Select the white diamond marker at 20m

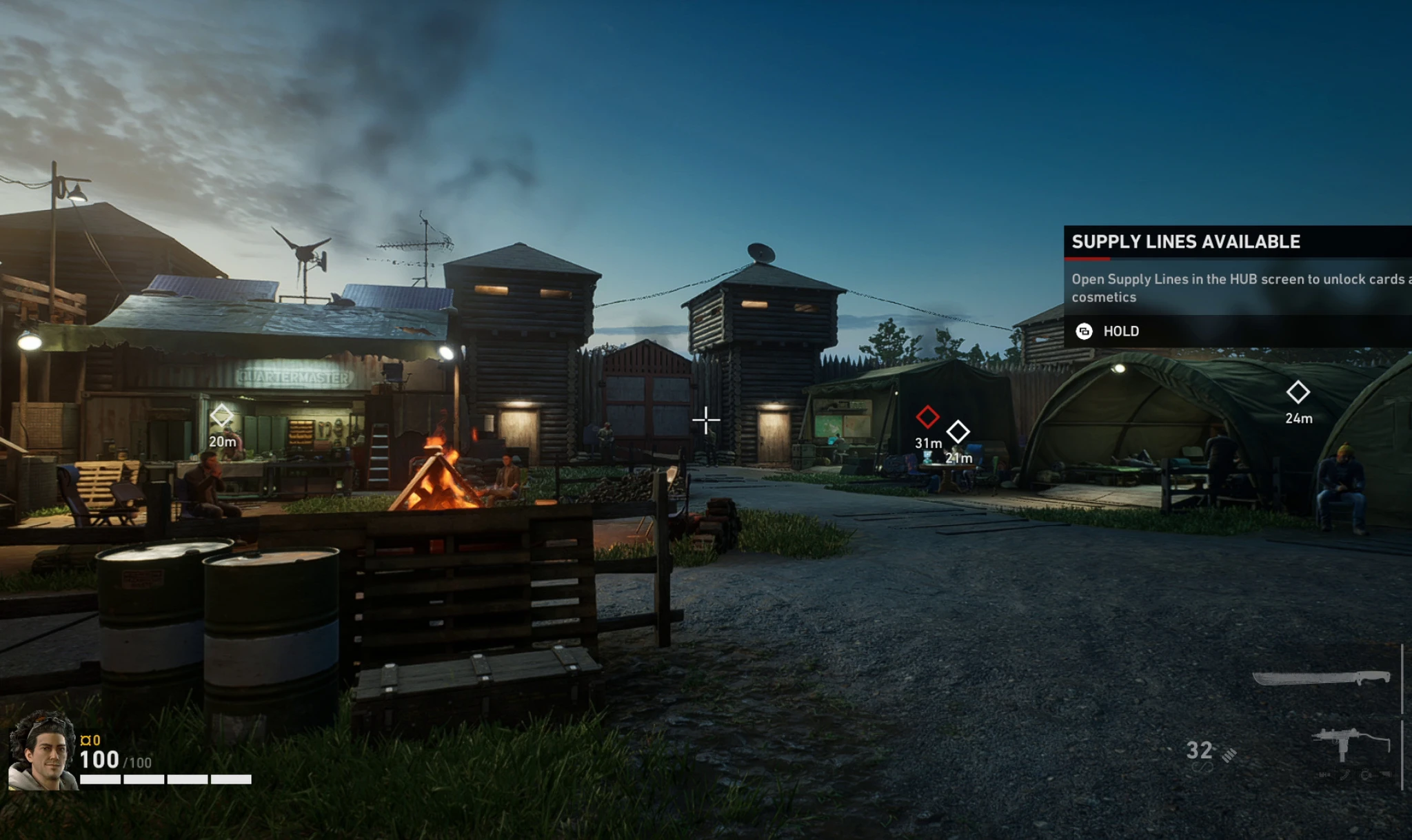(x=221, y=416)
